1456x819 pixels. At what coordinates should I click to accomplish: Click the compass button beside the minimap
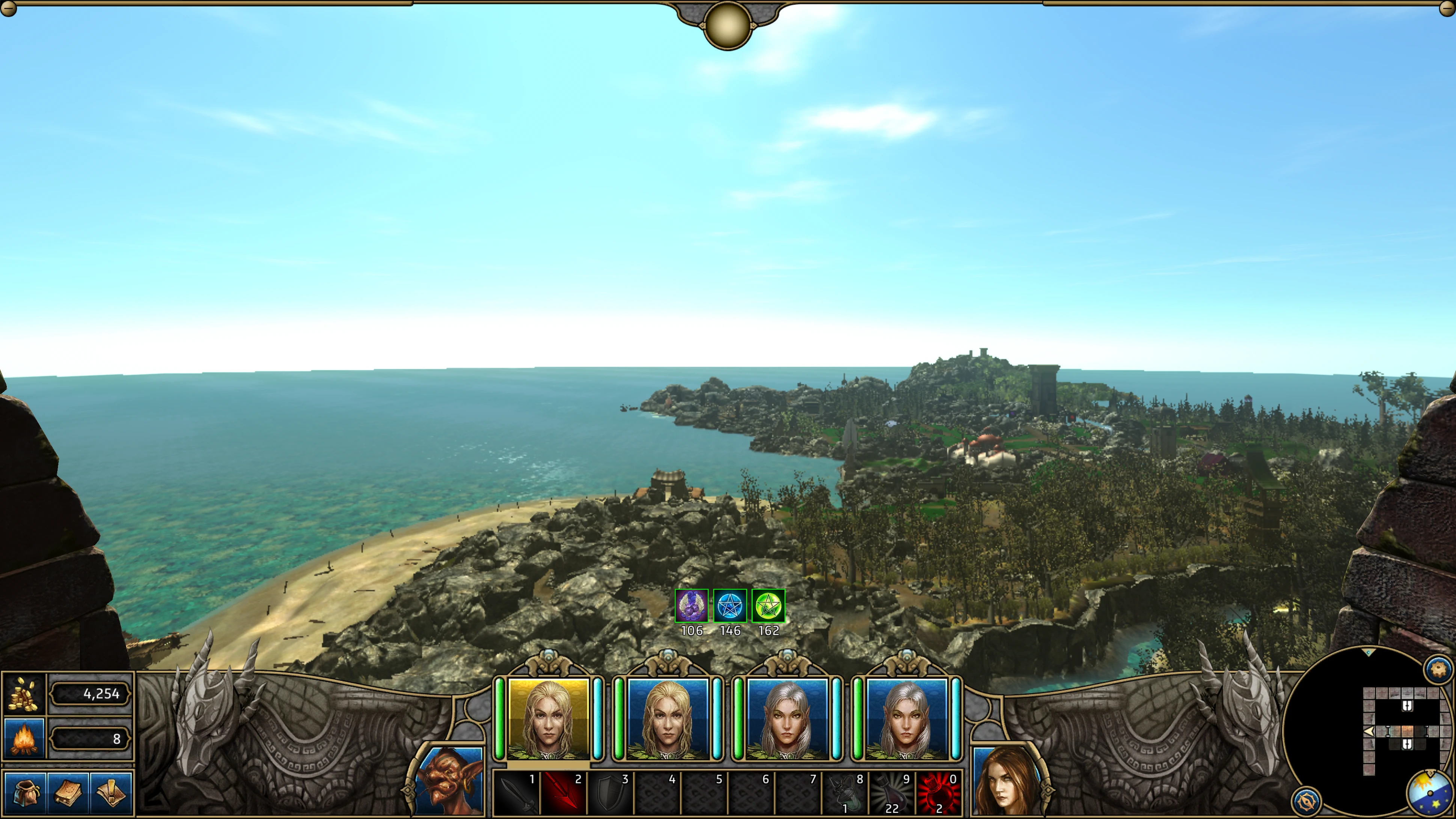point(1306,800)
